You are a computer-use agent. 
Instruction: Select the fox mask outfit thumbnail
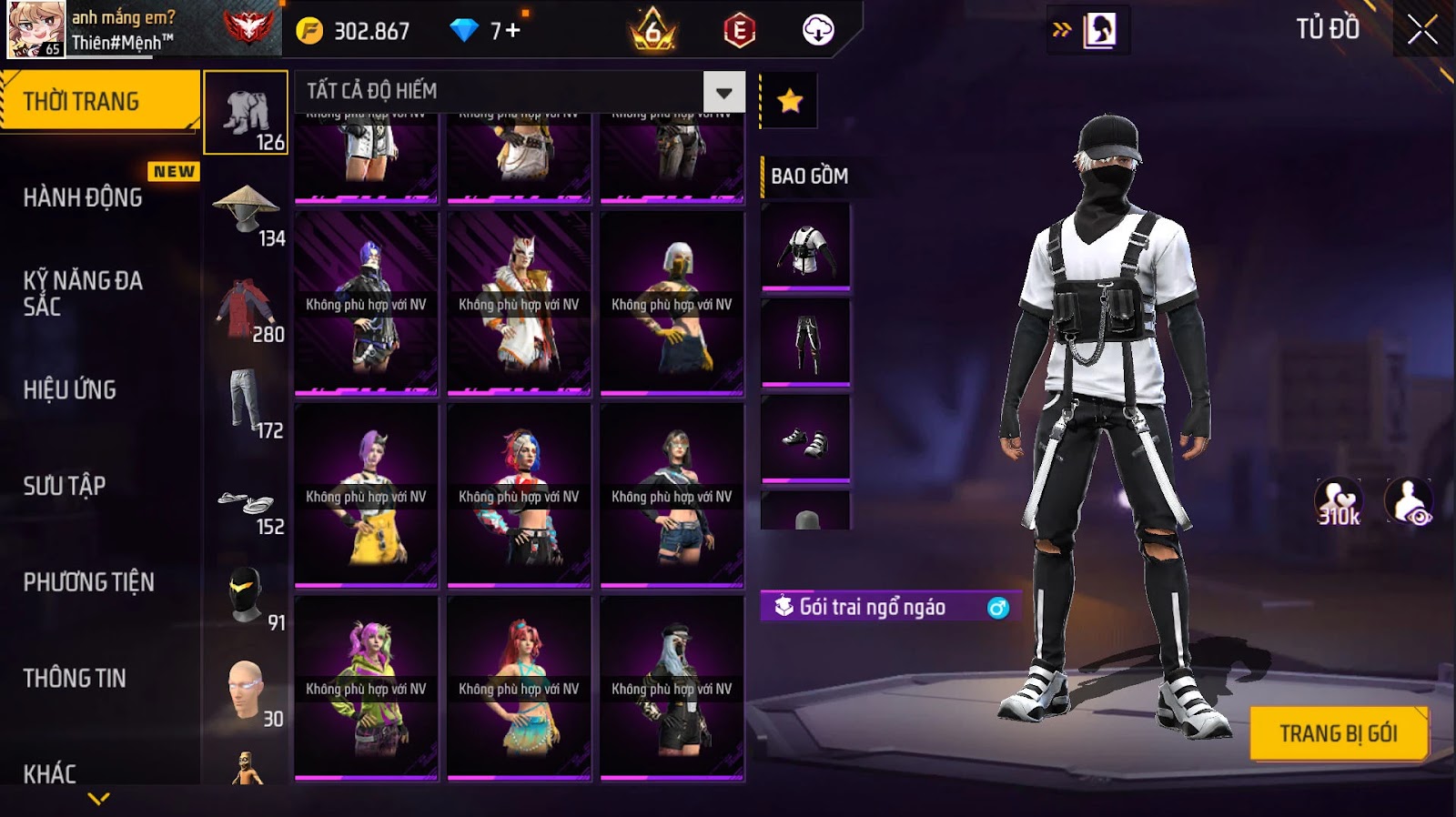[519, 304]
